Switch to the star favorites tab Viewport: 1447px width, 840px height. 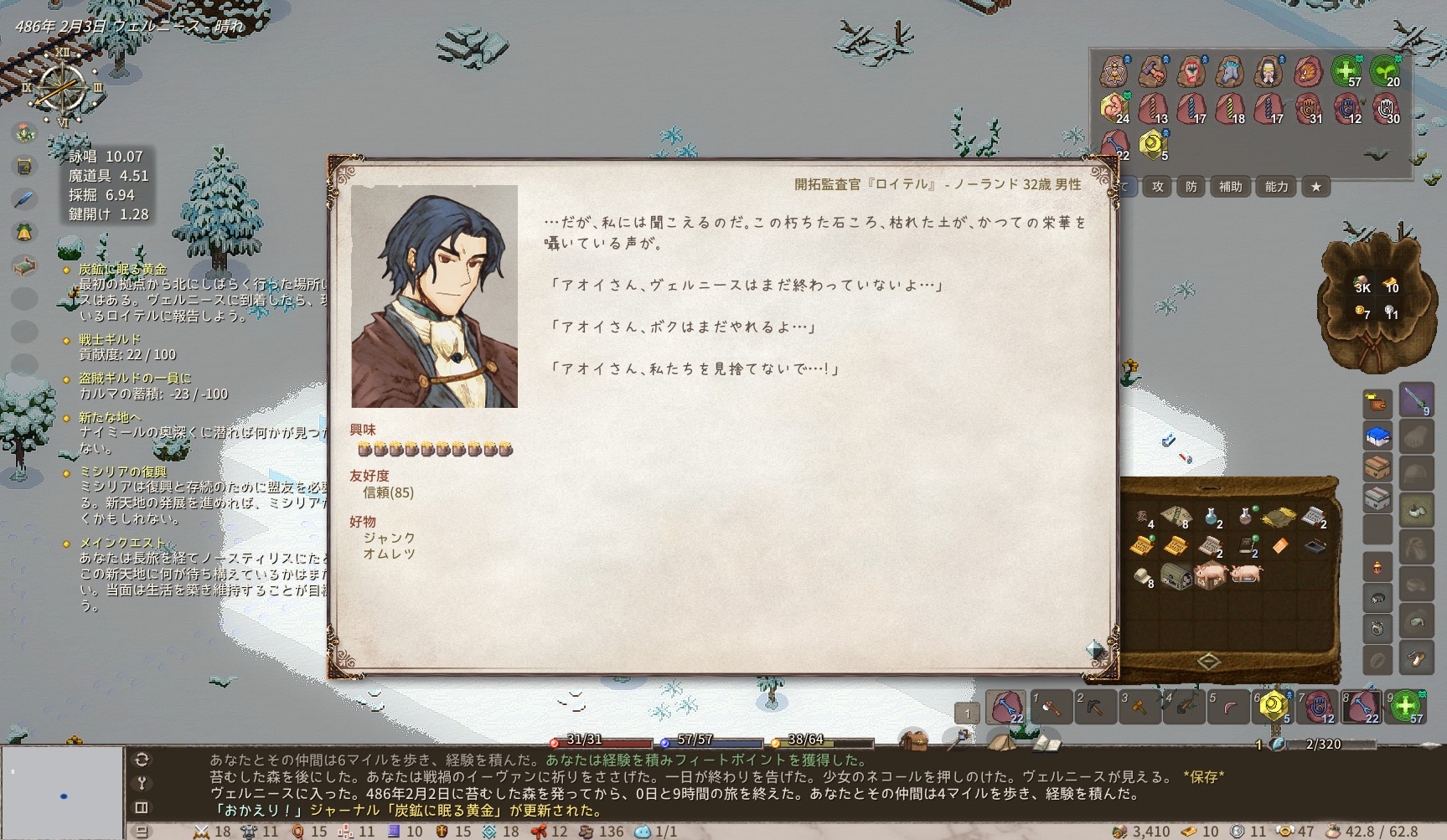[x=1315, y=187]
